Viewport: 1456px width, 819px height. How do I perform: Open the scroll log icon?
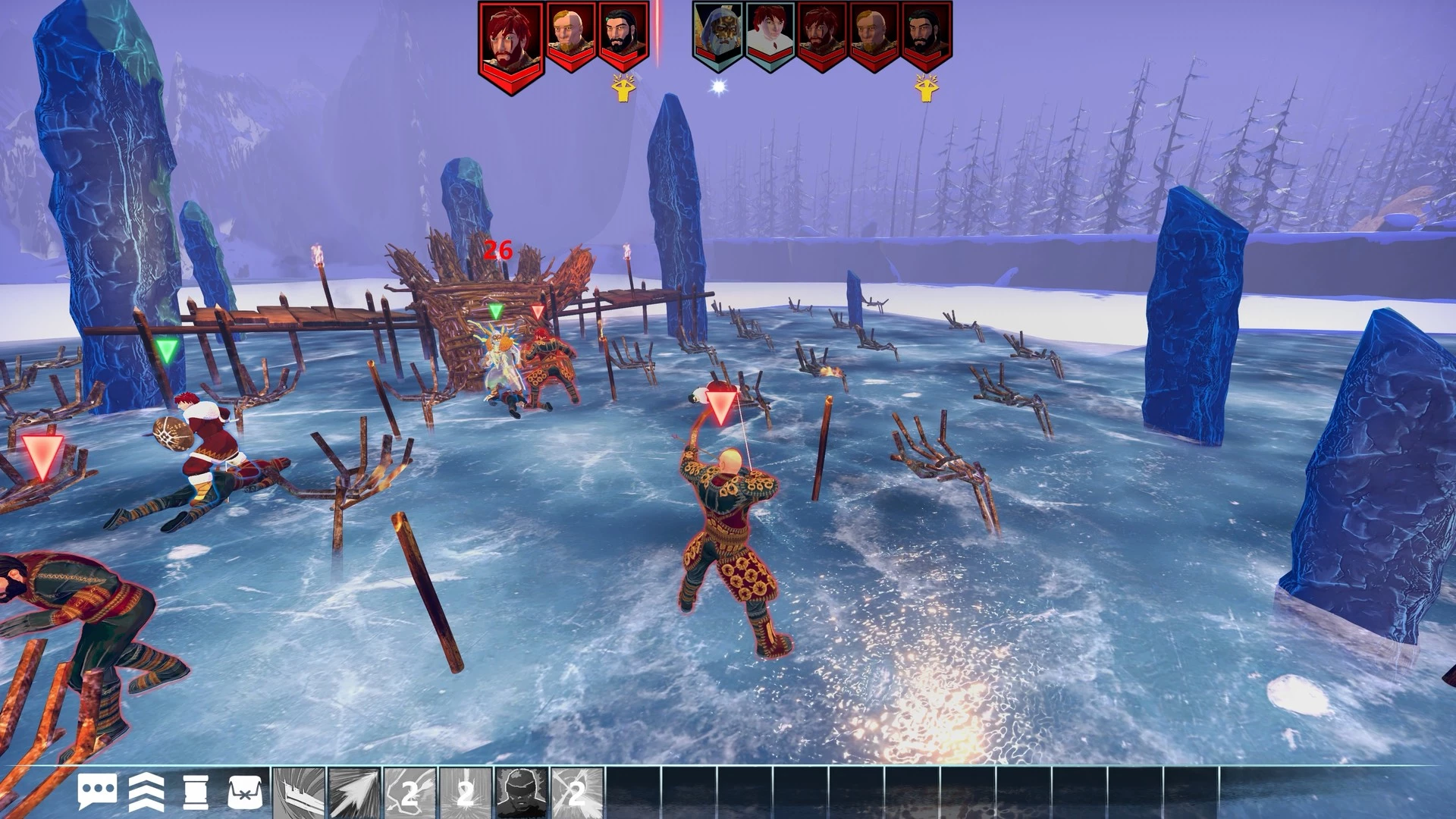tap(196, 792)
